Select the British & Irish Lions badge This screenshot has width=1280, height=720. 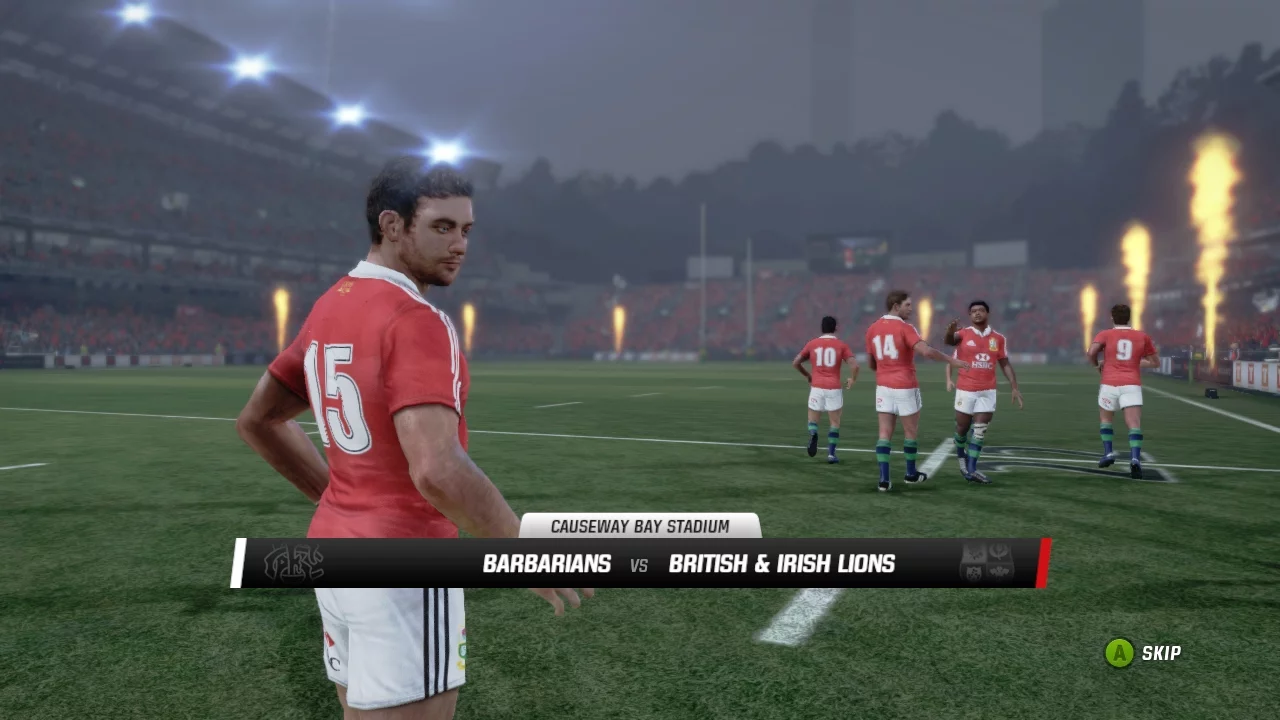tap(986, 561)
